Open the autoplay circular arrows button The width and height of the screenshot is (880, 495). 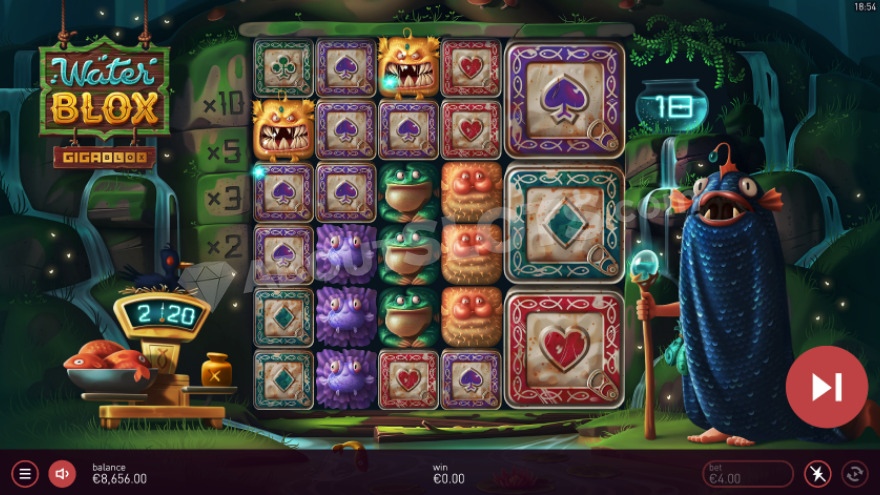point(855,473)
